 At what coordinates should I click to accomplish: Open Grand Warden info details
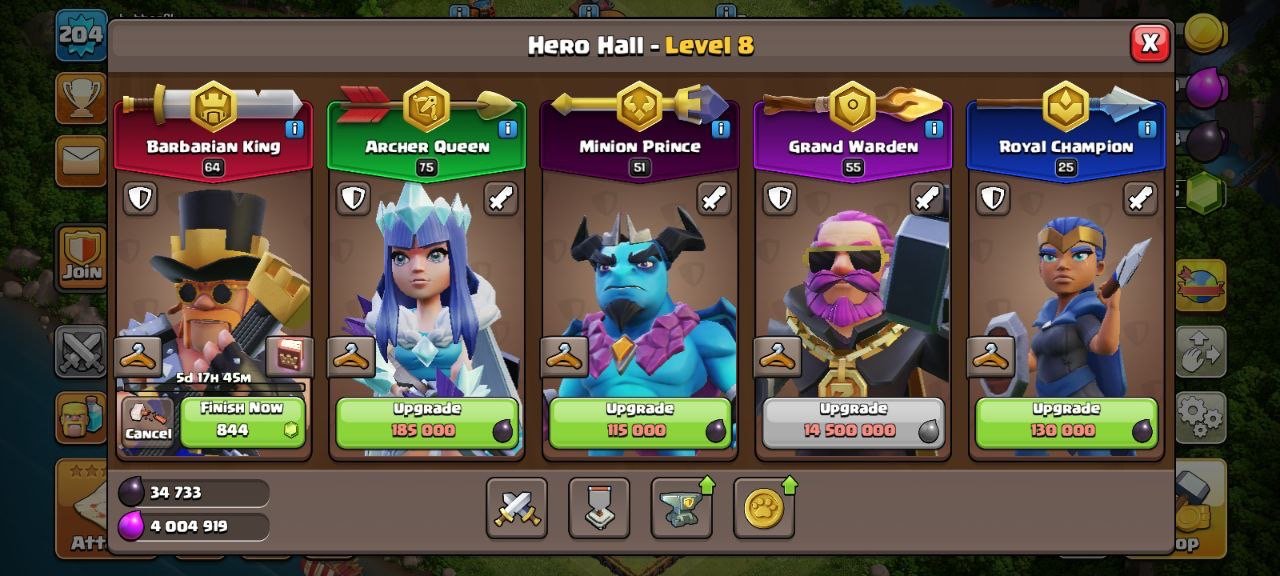pos(933,129)
